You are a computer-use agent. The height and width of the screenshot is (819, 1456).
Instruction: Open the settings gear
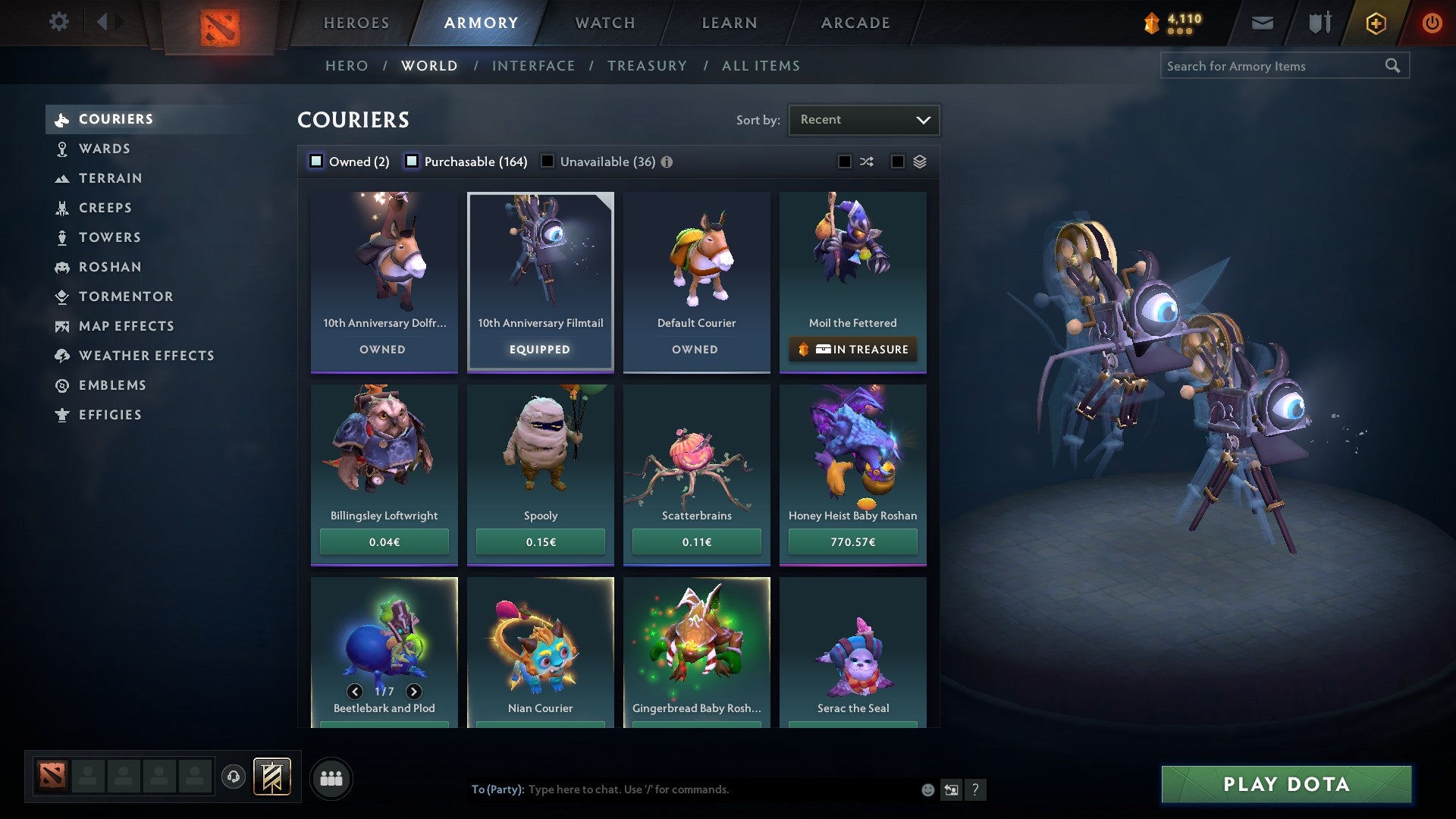click(58, 22)
